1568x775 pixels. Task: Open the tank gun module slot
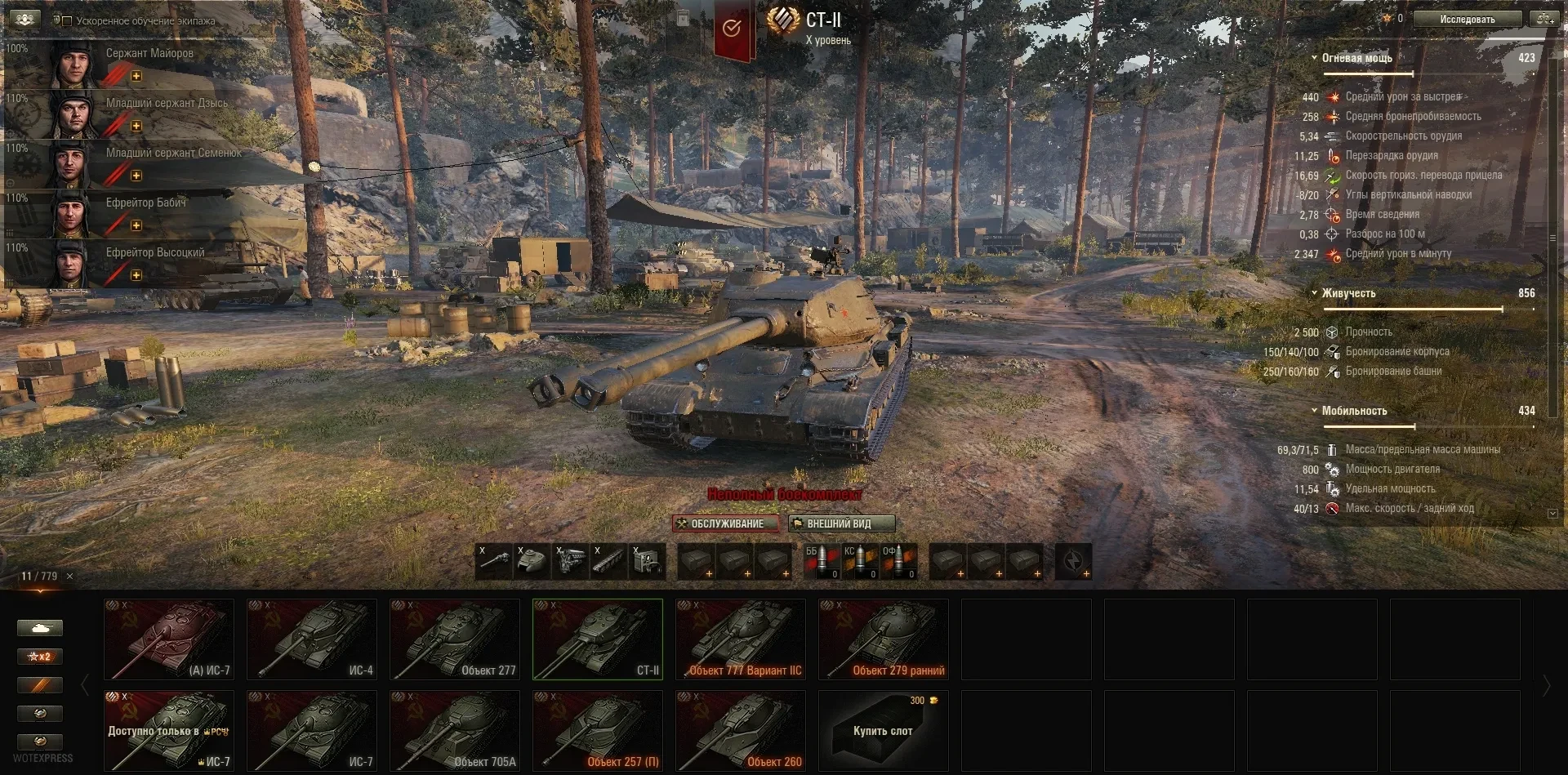(494, 562)
